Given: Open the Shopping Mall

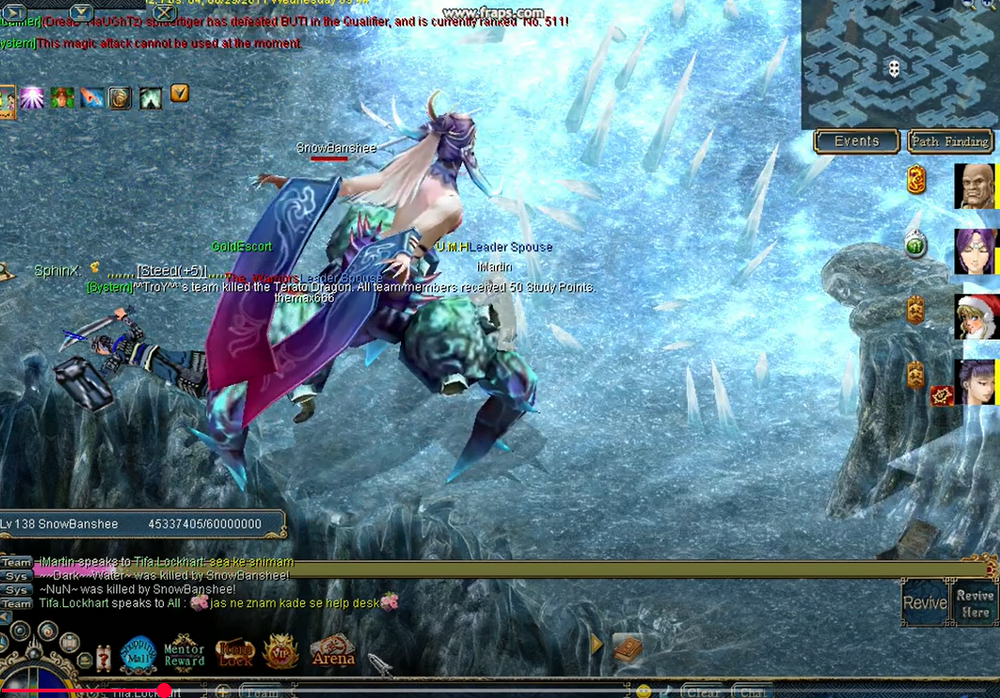Looking at the screenshot, I should 139,653.
